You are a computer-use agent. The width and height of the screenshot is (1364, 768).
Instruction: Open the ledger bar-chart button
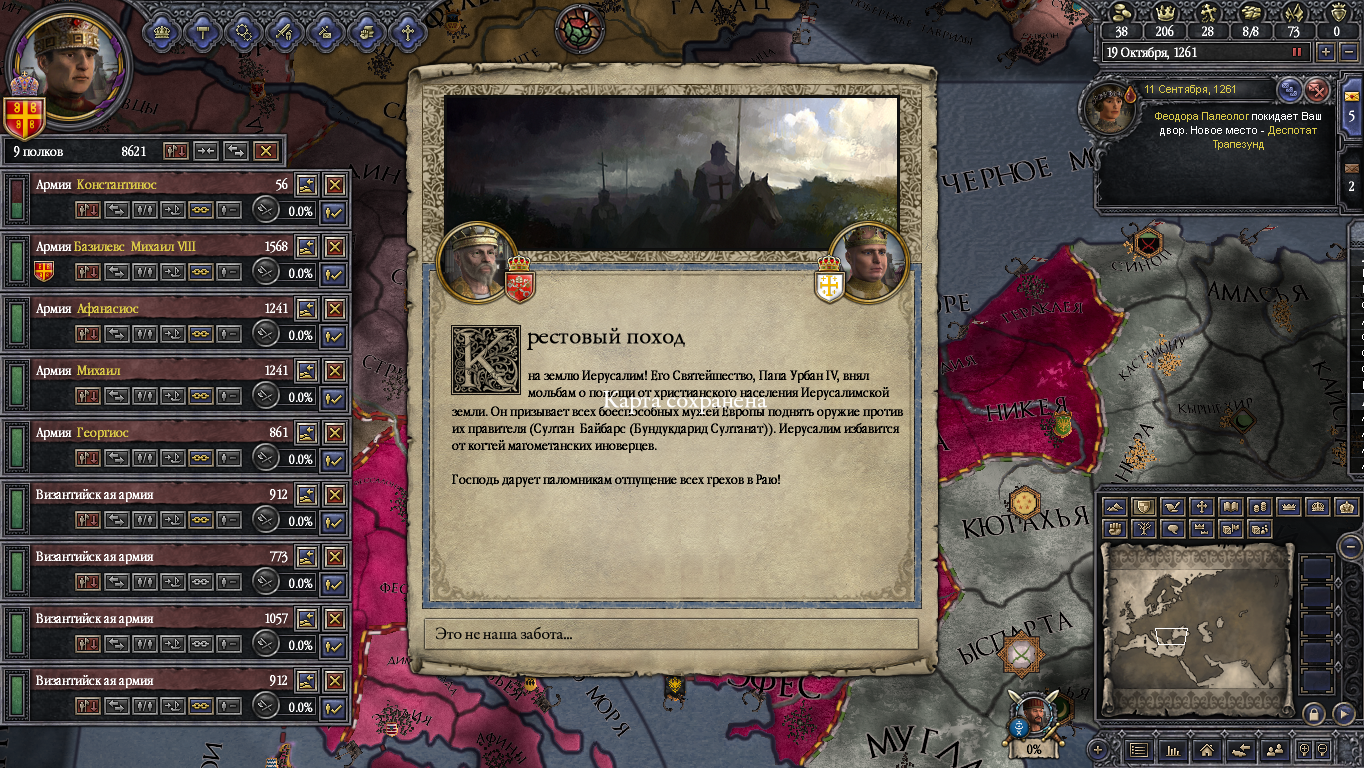[x=1173, y=749]
